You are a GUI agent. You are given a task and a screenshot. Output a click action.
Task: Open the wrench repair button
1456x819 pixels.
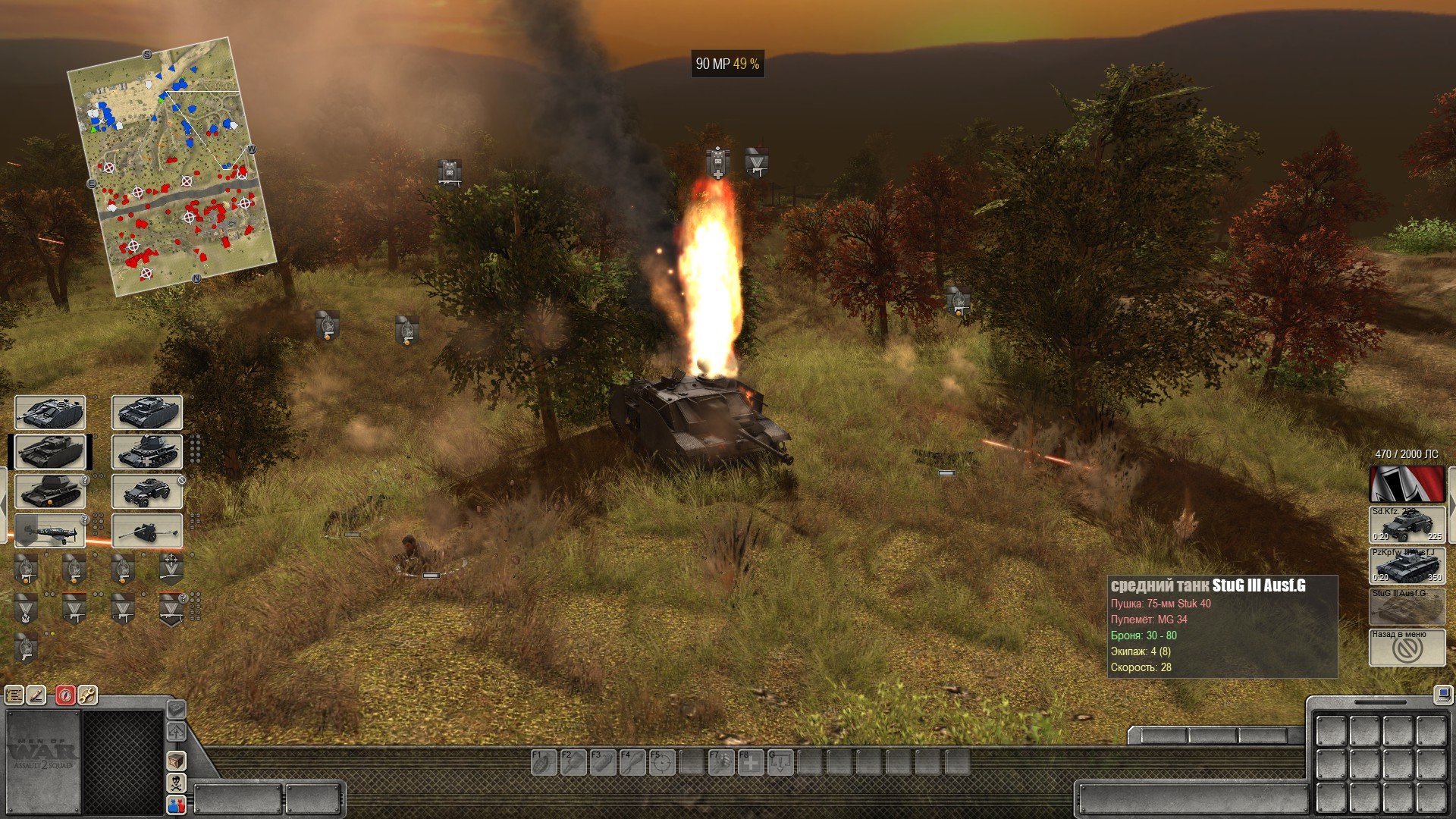pyautogui.click(x=87, y=695)
